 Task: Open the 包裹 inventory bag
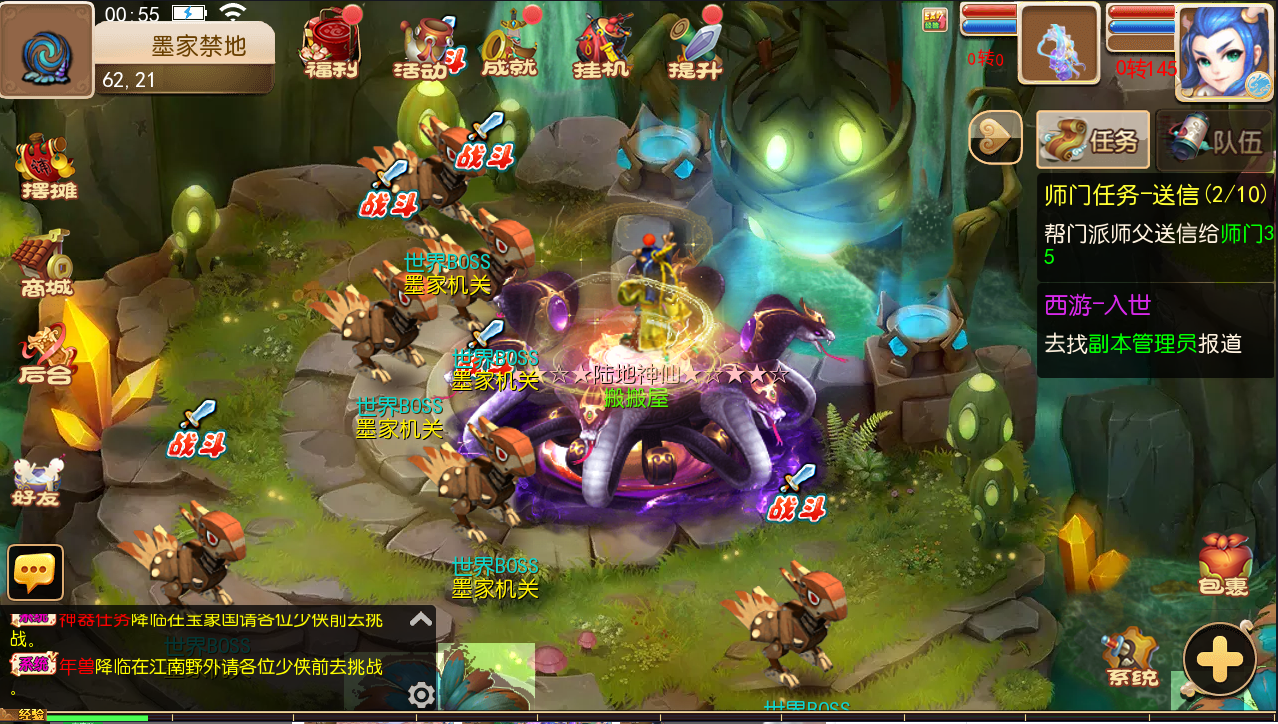click(1224, 564)
